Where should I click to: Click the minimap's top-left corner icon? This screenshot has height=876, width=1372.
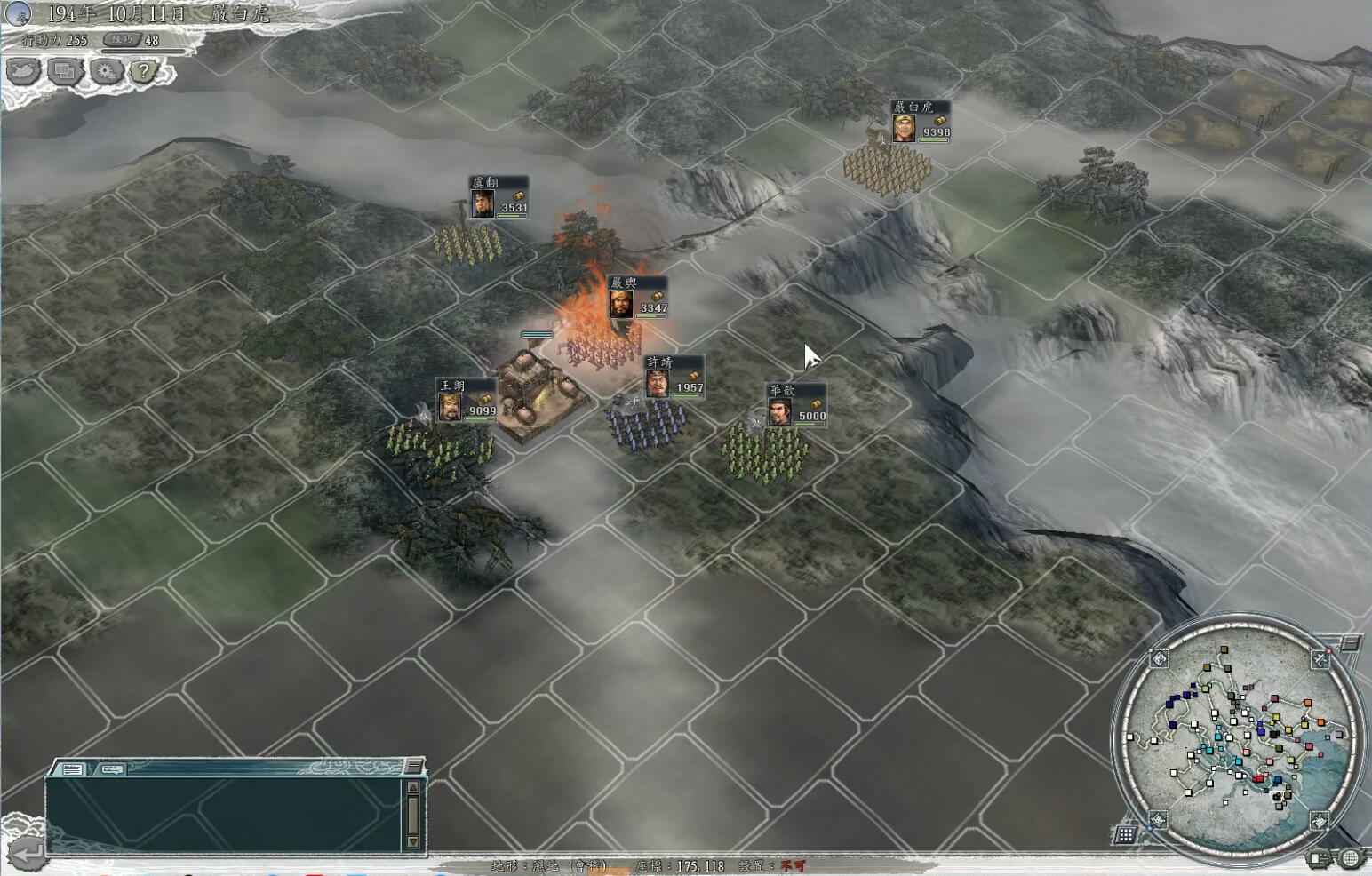pos(1160,658)
